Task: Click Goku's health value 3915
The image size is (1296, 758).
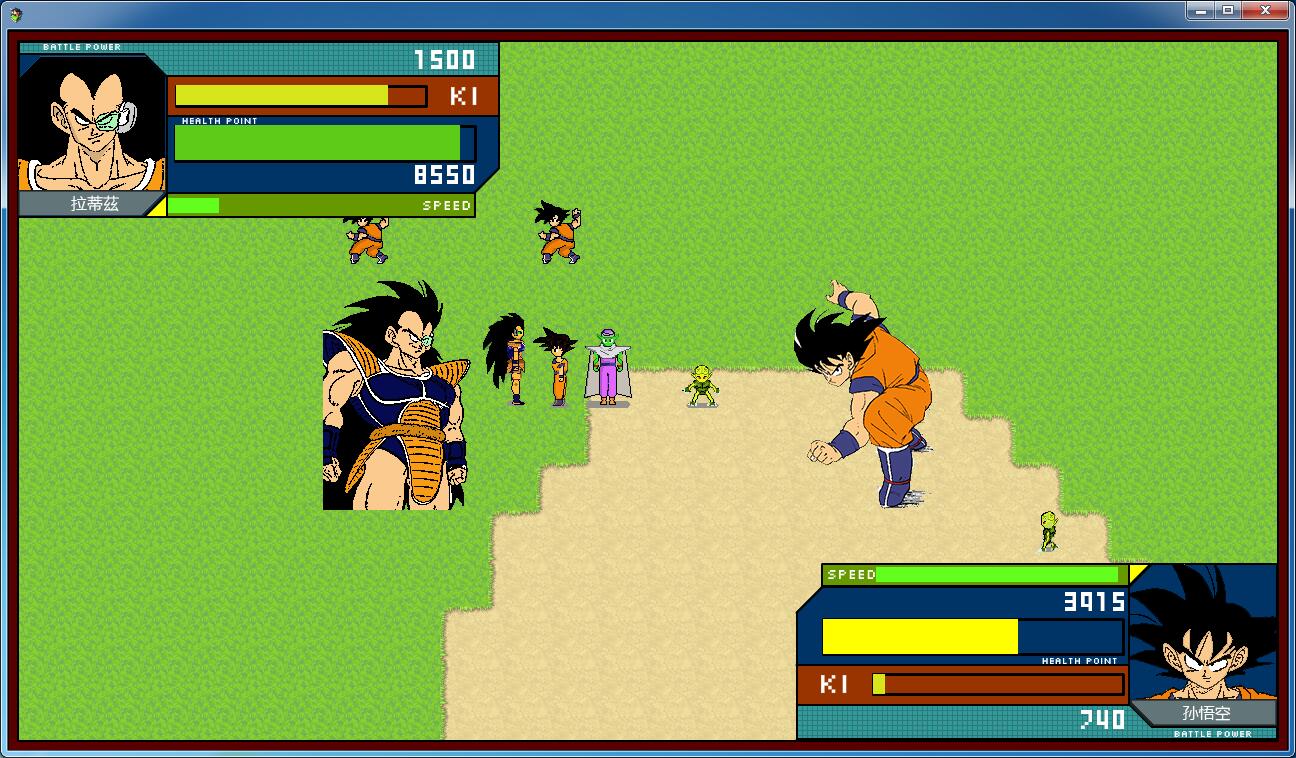Action: (1095, 601)
